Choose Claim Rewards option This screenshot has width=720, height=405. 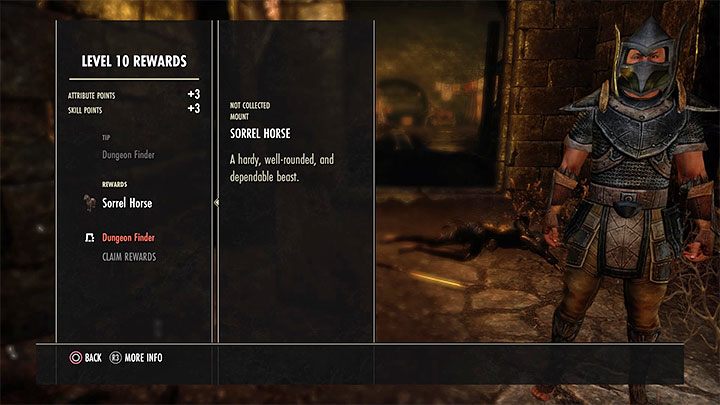(129, 257)
